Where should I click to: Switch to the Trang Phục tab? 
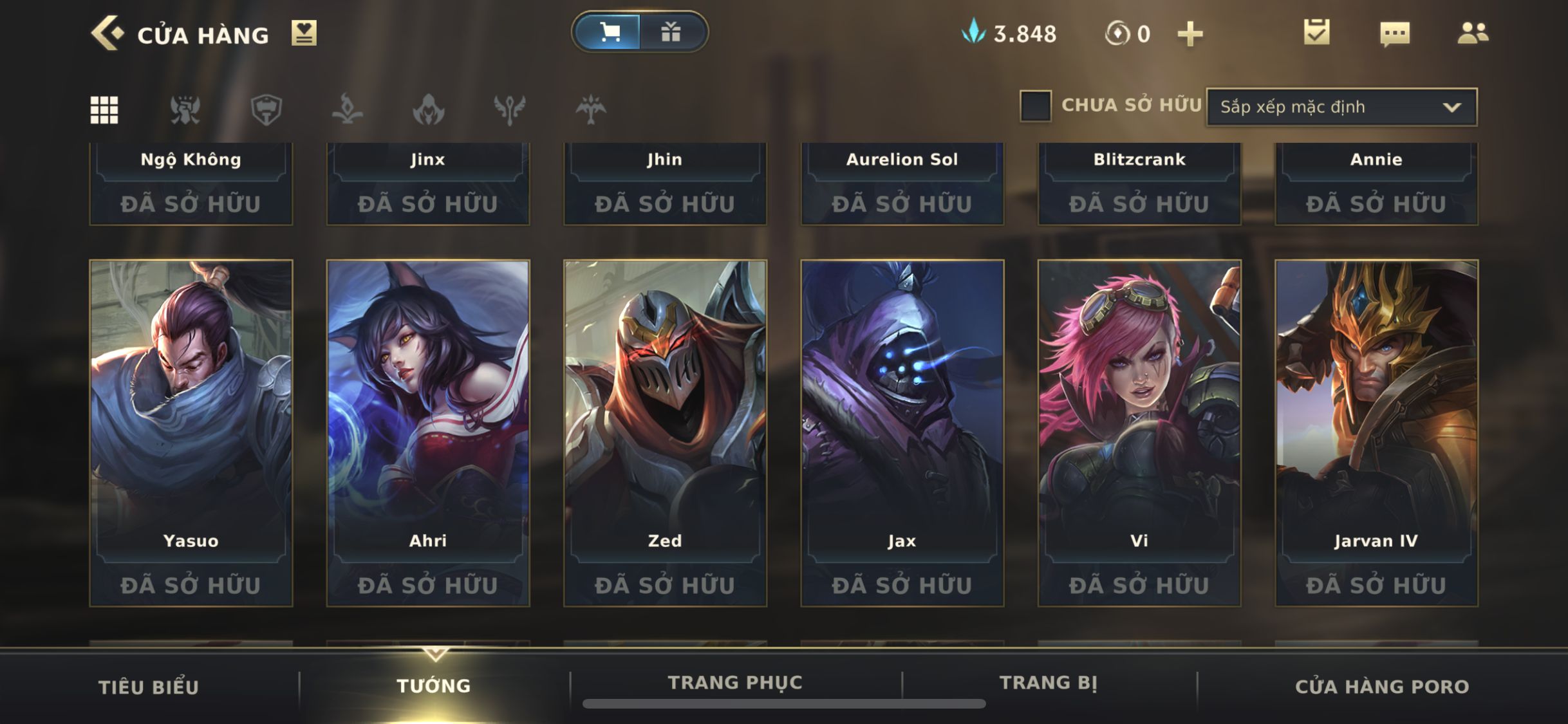click(735, 683)
